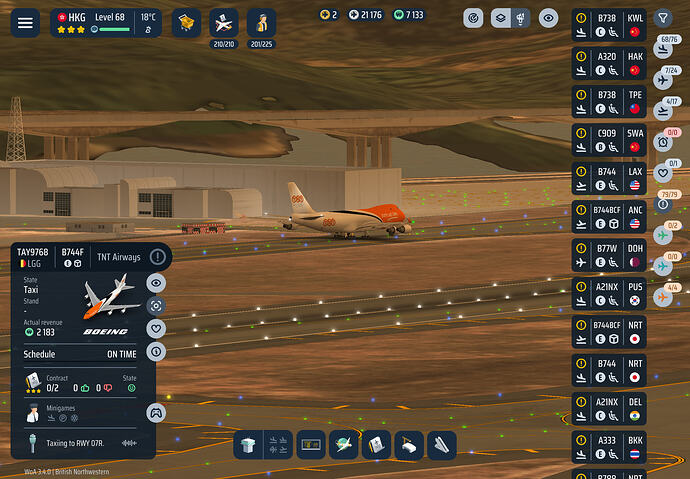Favorite this plane with the heart button
The height and width of the screenshot is (479, 690).
tap(156, 328)
